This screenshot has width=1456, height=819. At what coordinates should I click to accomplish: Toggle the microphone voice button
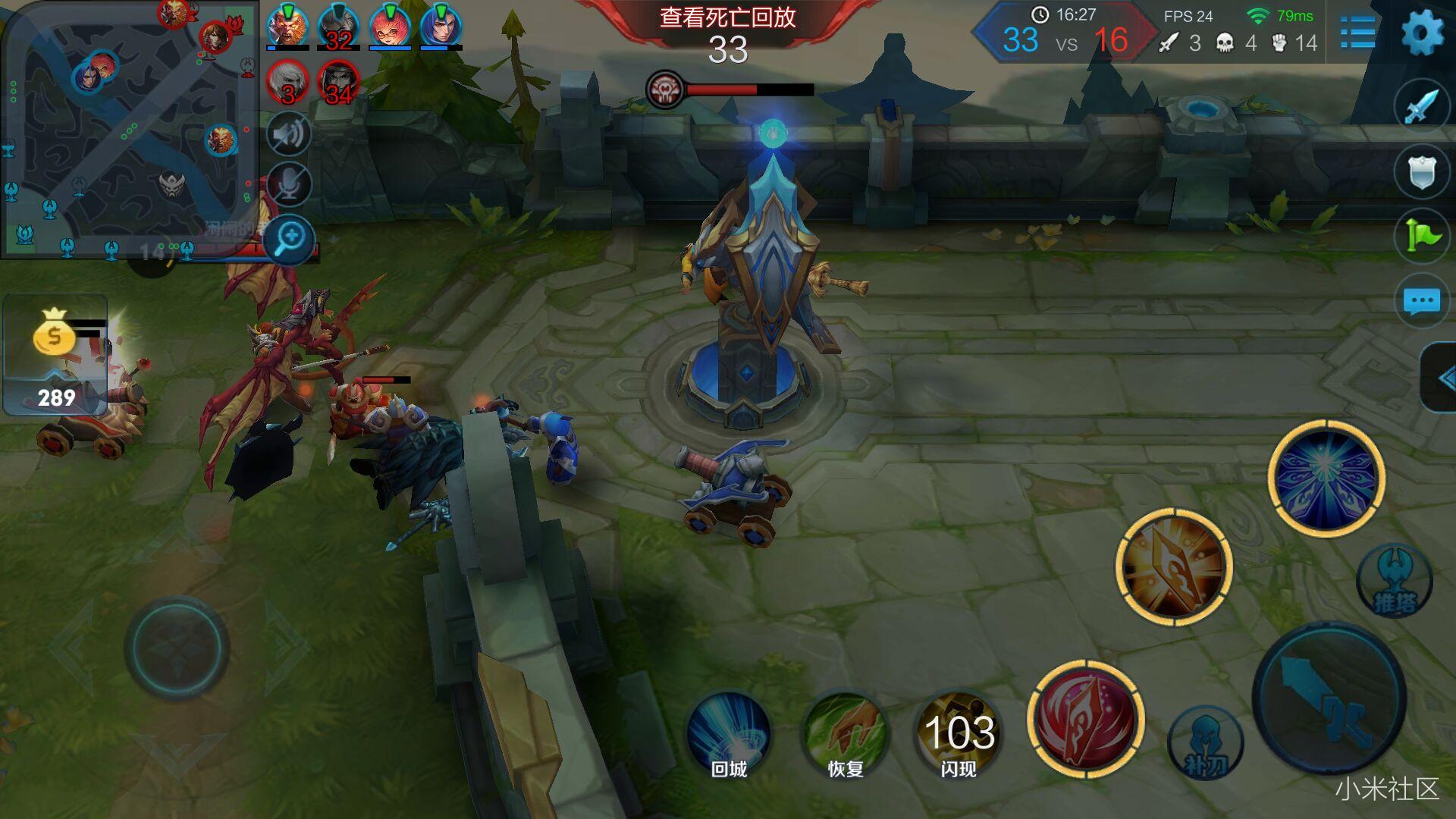(x=288, y=184)
